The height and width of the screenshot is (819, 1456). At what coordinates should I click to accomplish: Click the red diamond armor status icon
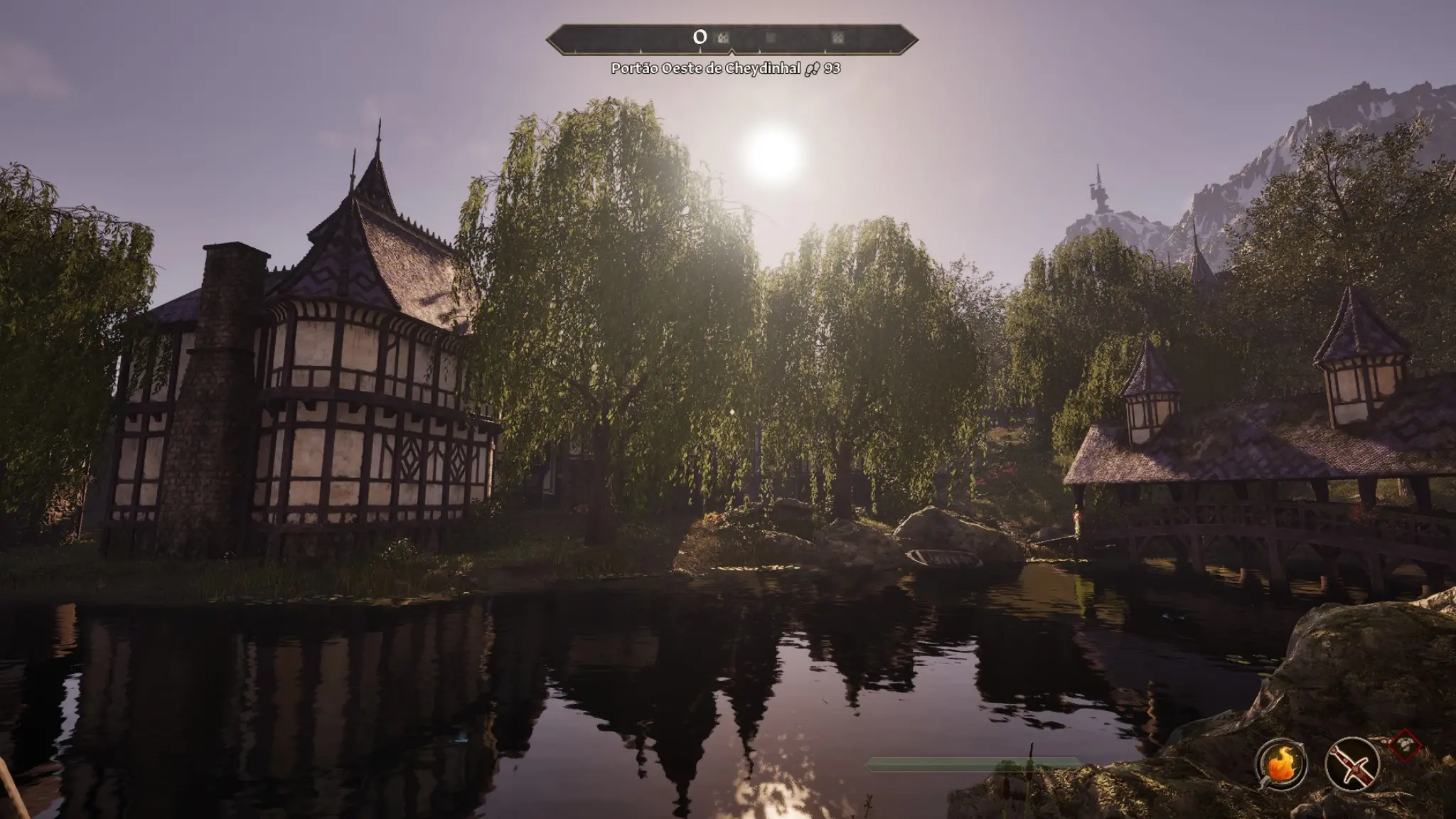1404,746
